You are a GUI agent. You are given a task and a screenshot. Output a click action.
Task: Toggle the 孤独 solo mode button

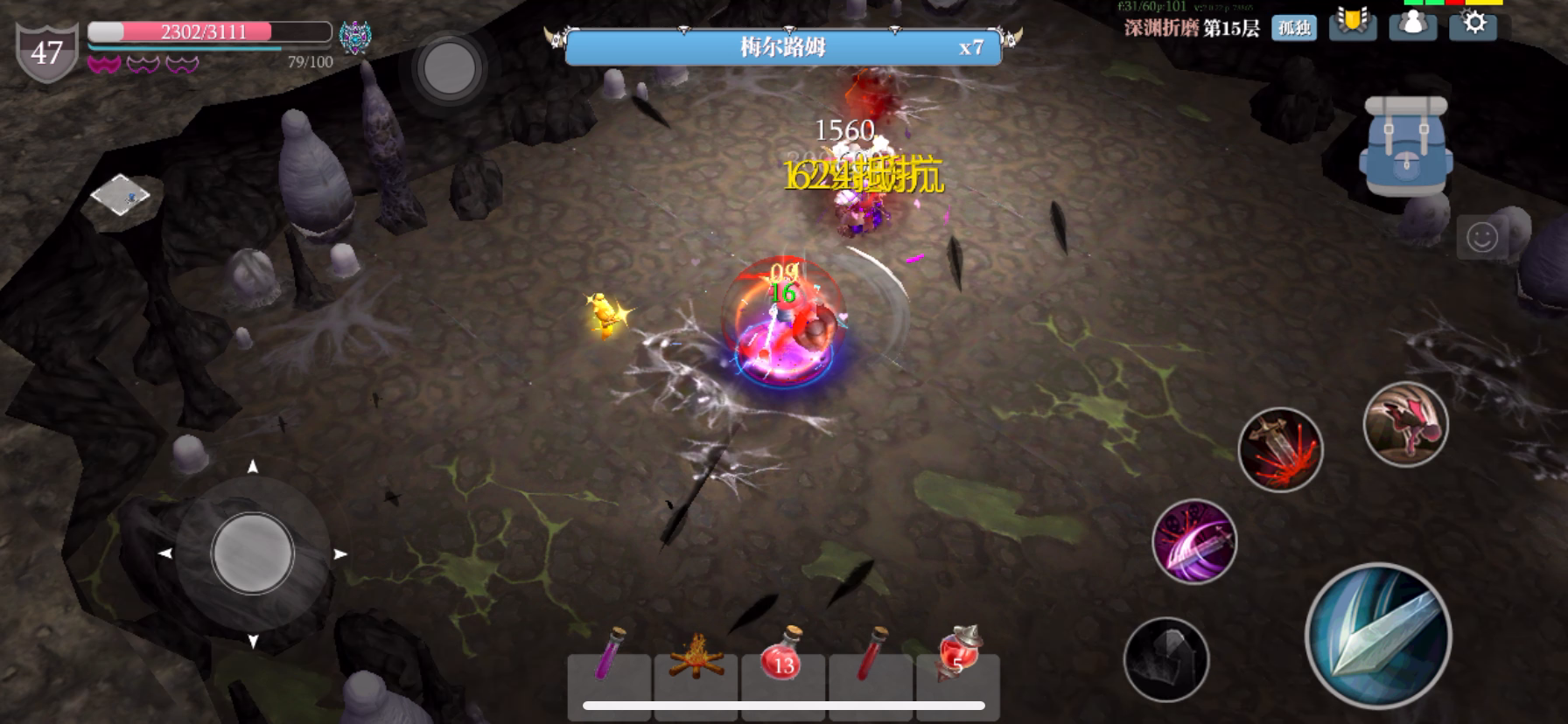pyautogui.click(x=1294, y=28)
